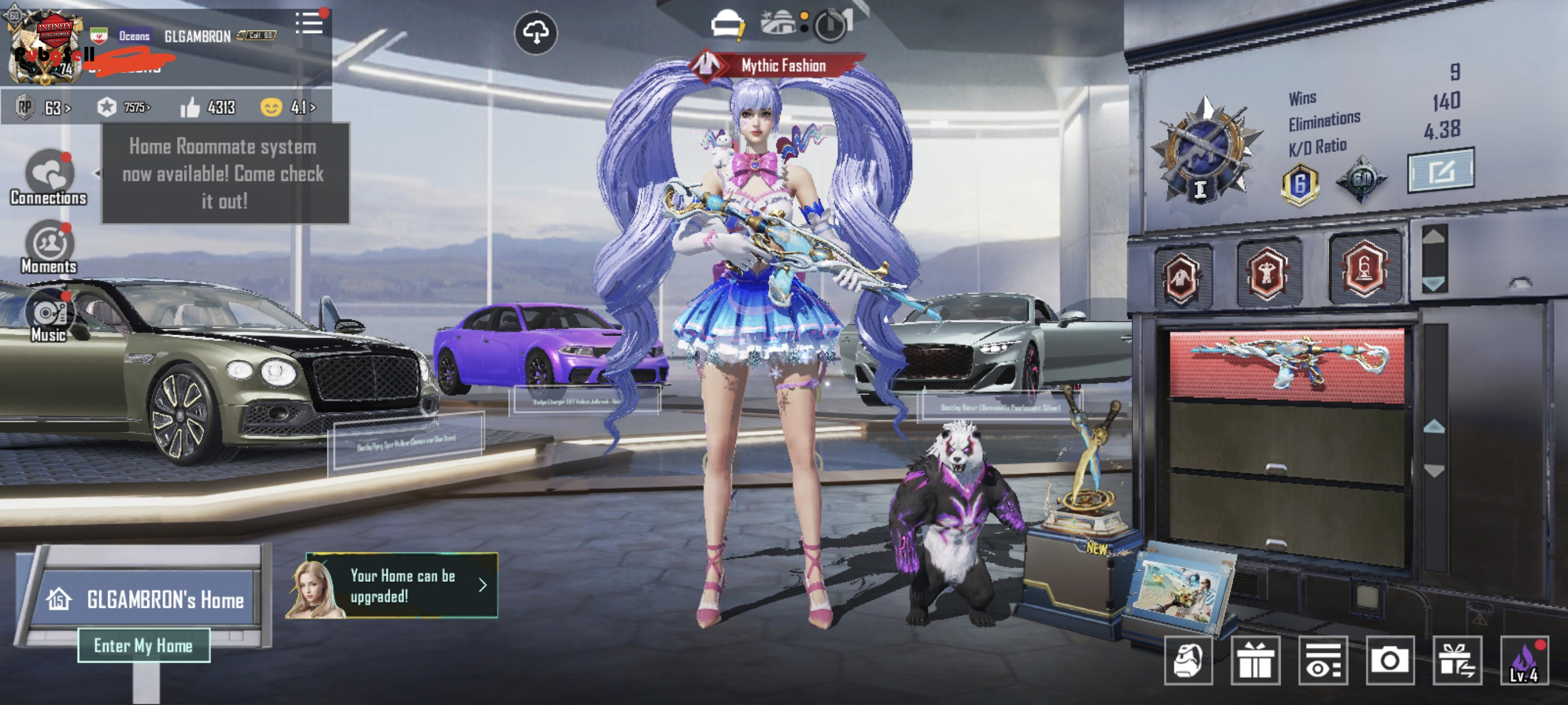
Task: Tap the cloud download icon
Action: pyautogui.click(x=535, y=33)
